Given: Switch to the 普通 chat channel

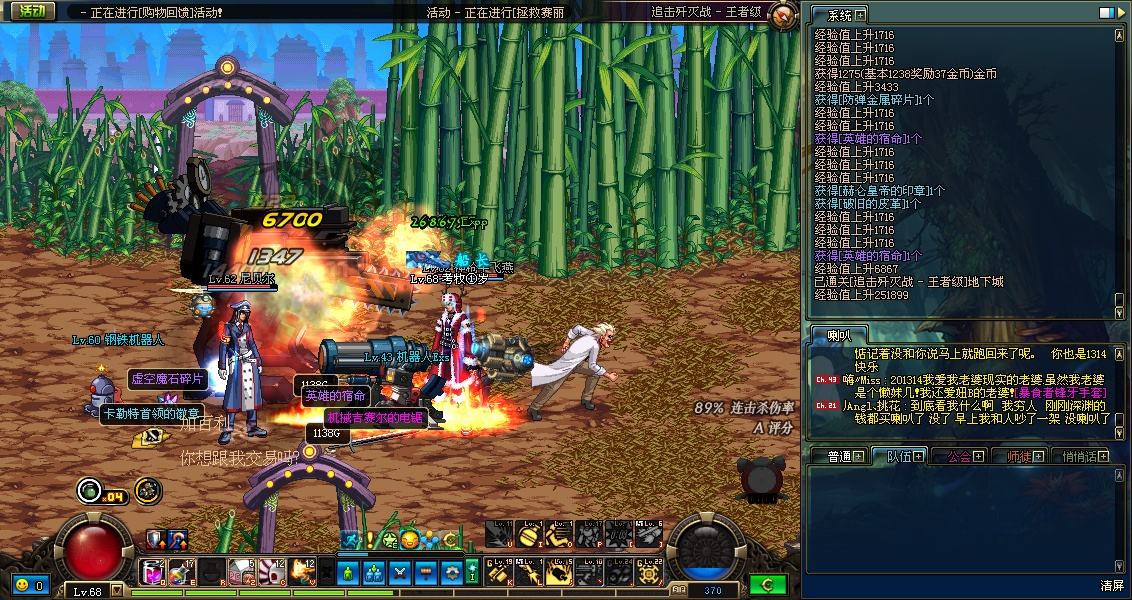Looking at the screenshot, I should click(x=845, y=456).
